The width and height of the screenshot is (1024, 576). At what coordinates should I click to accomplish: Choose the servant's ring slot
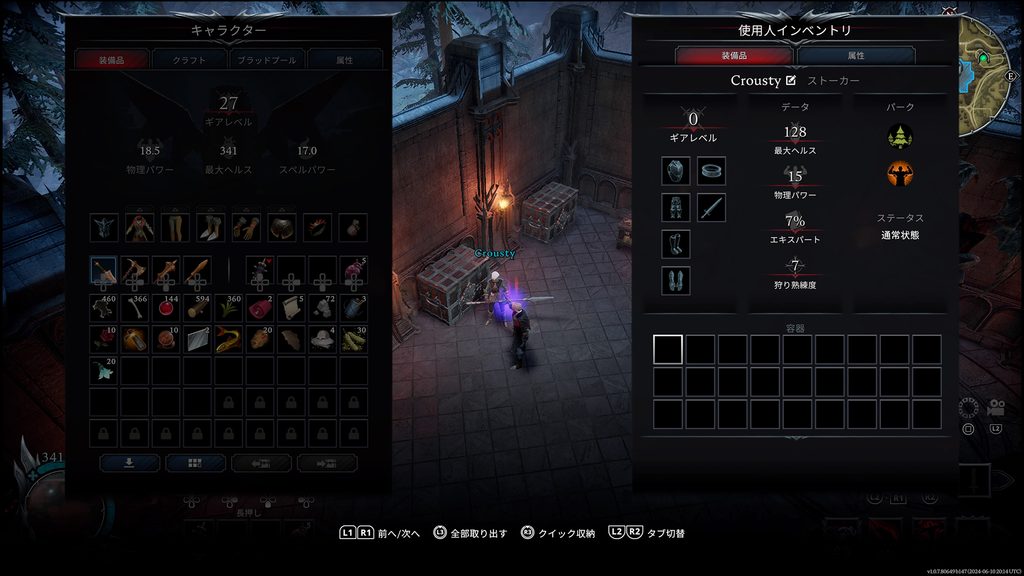[711, 171]
